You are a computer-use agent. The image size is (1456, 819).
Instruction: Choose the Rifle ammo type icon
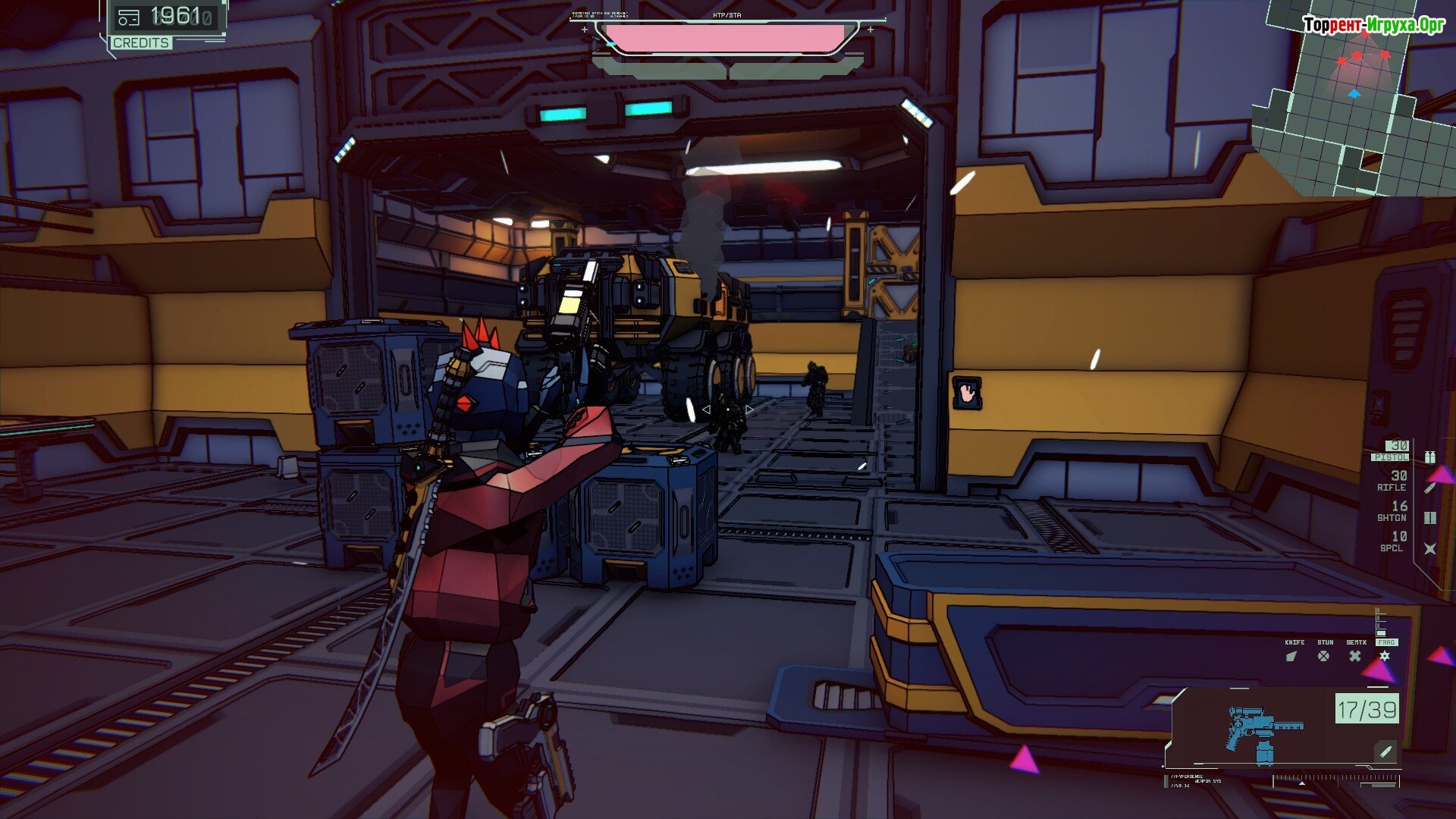1429,488
